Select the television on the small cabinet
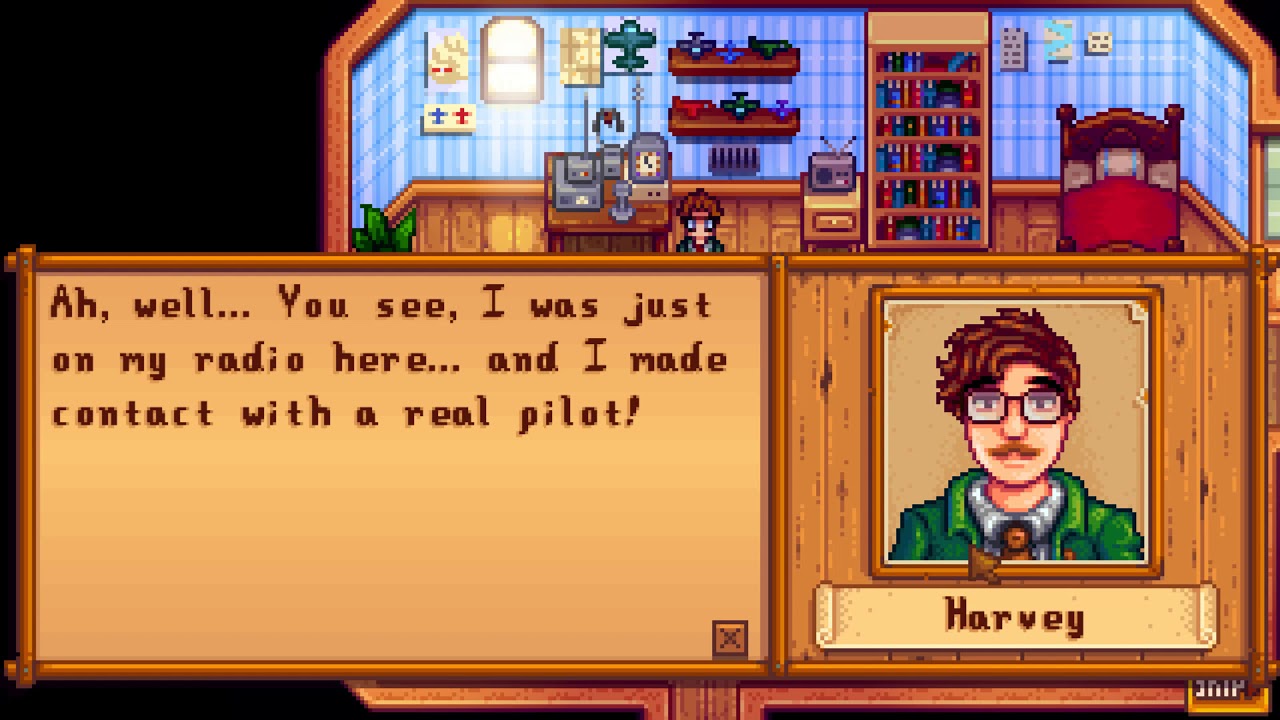 [831, 170]
